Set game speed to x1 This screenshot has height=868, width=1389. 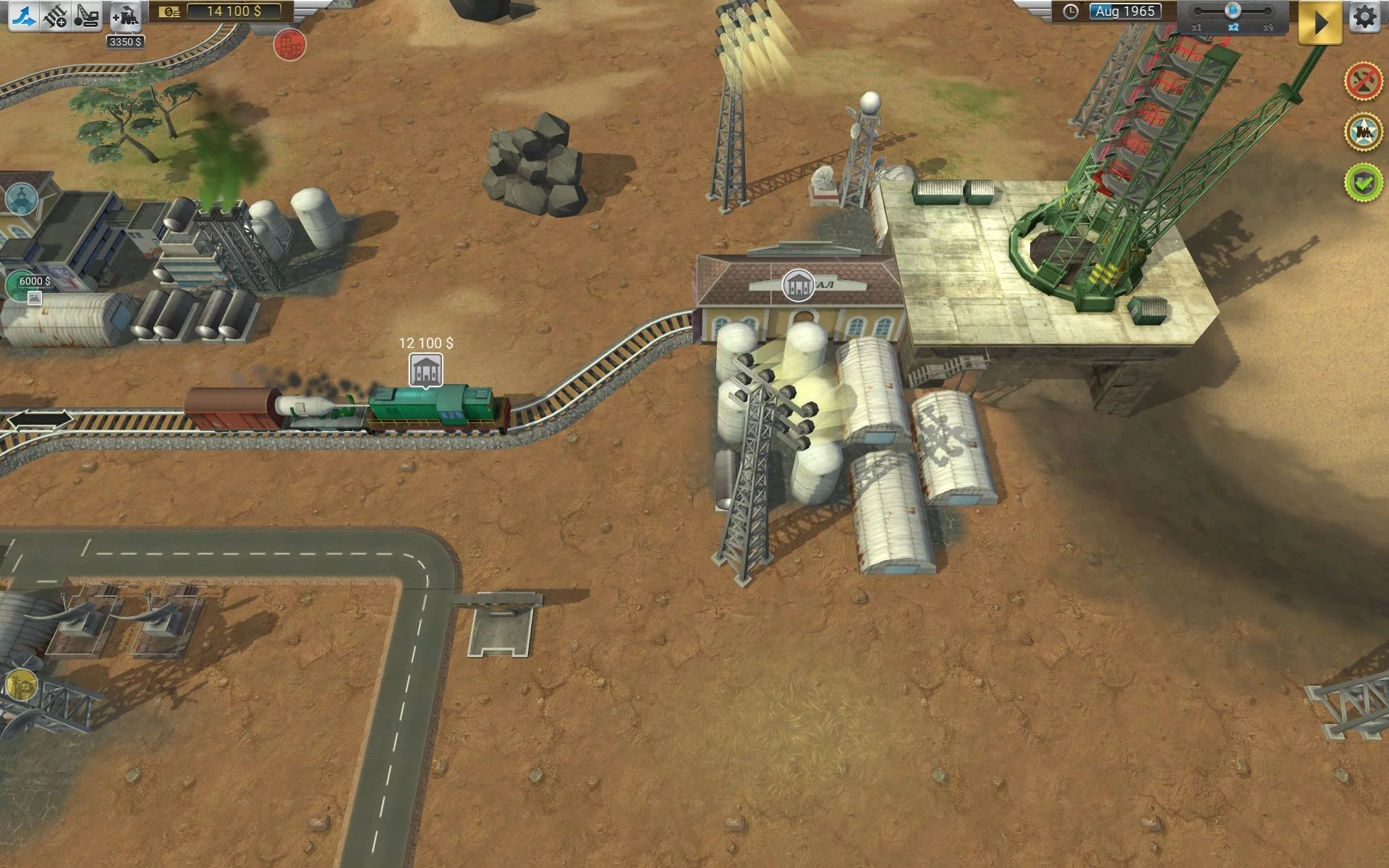(1197, 12)
